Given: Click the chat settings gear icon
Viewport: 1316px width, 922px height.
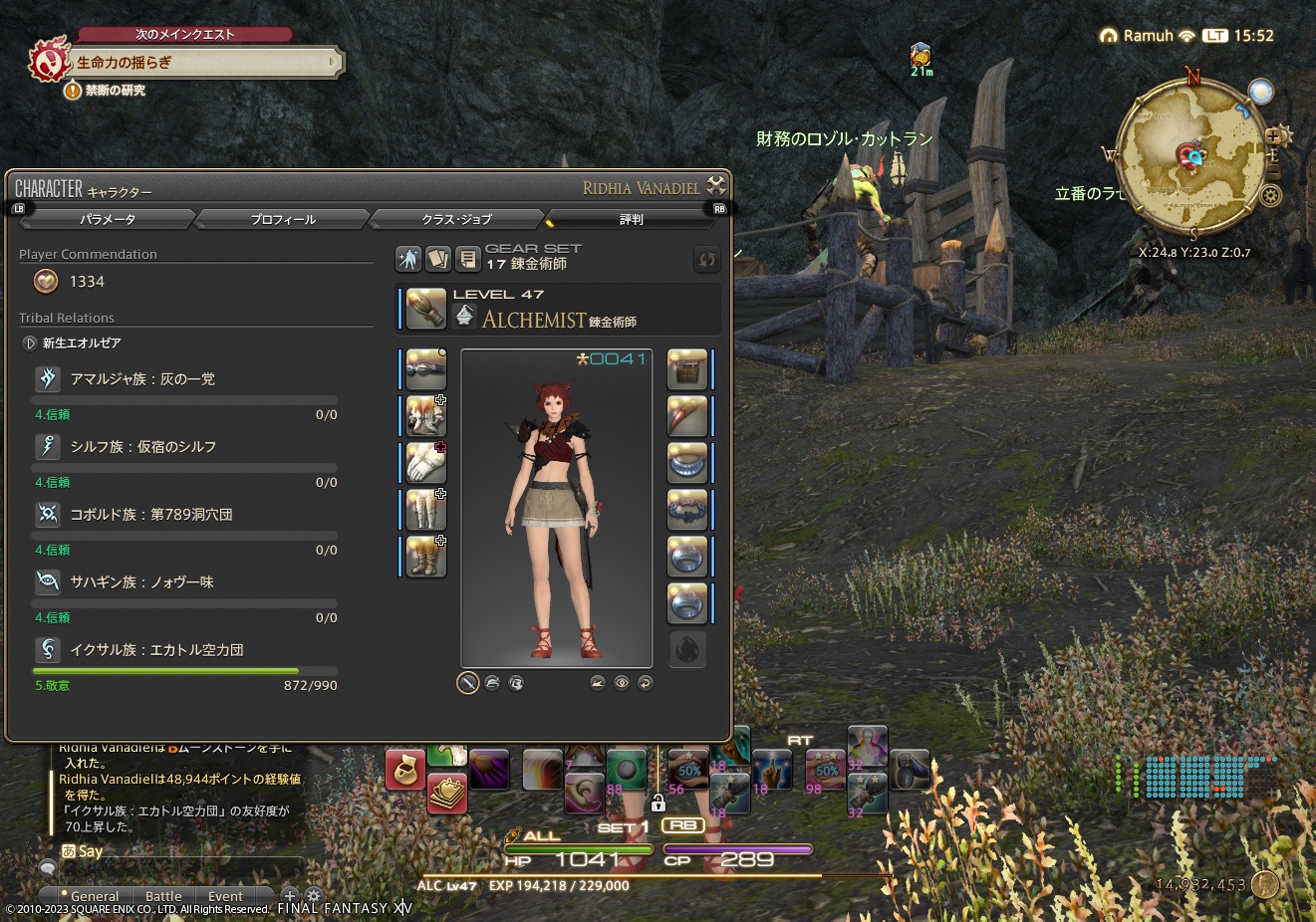Looking at the screenshot, I should [313, 895].
